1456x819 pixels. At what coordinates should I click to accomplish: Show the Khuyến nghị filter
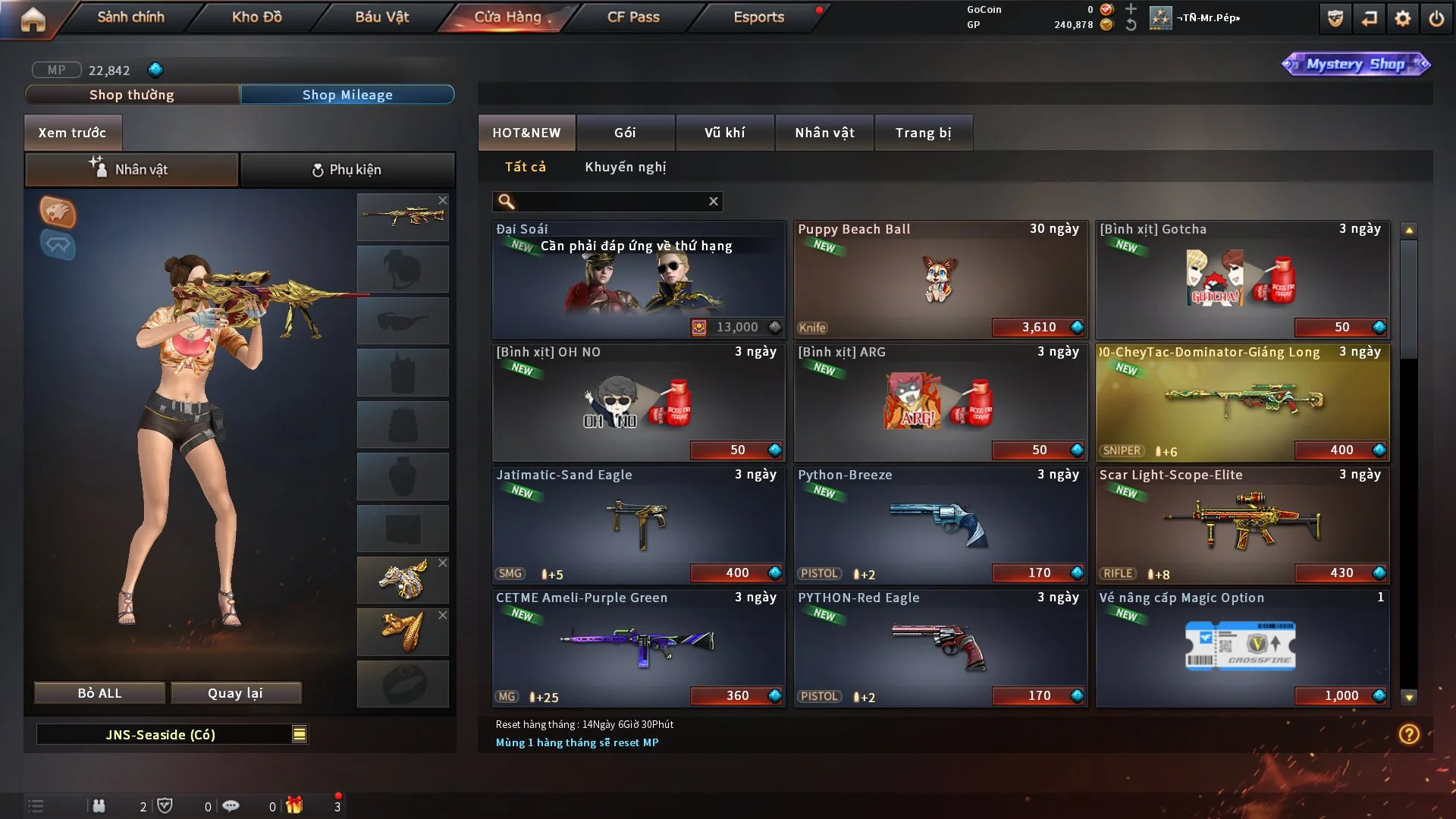625,167
